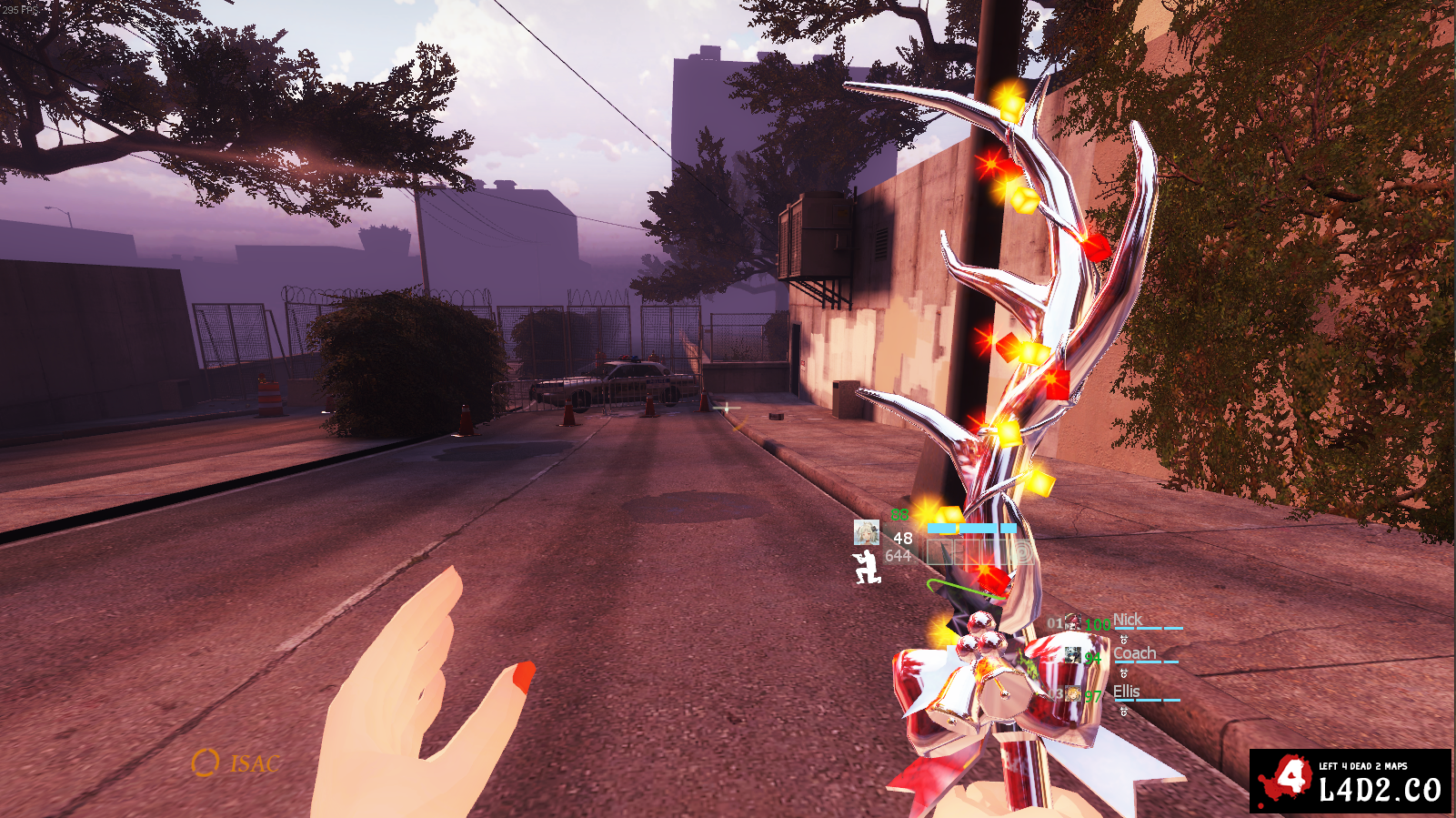1456x818 pixels.
Task: Click Ellis's teammate portrait
Action: click(1073, 694)
